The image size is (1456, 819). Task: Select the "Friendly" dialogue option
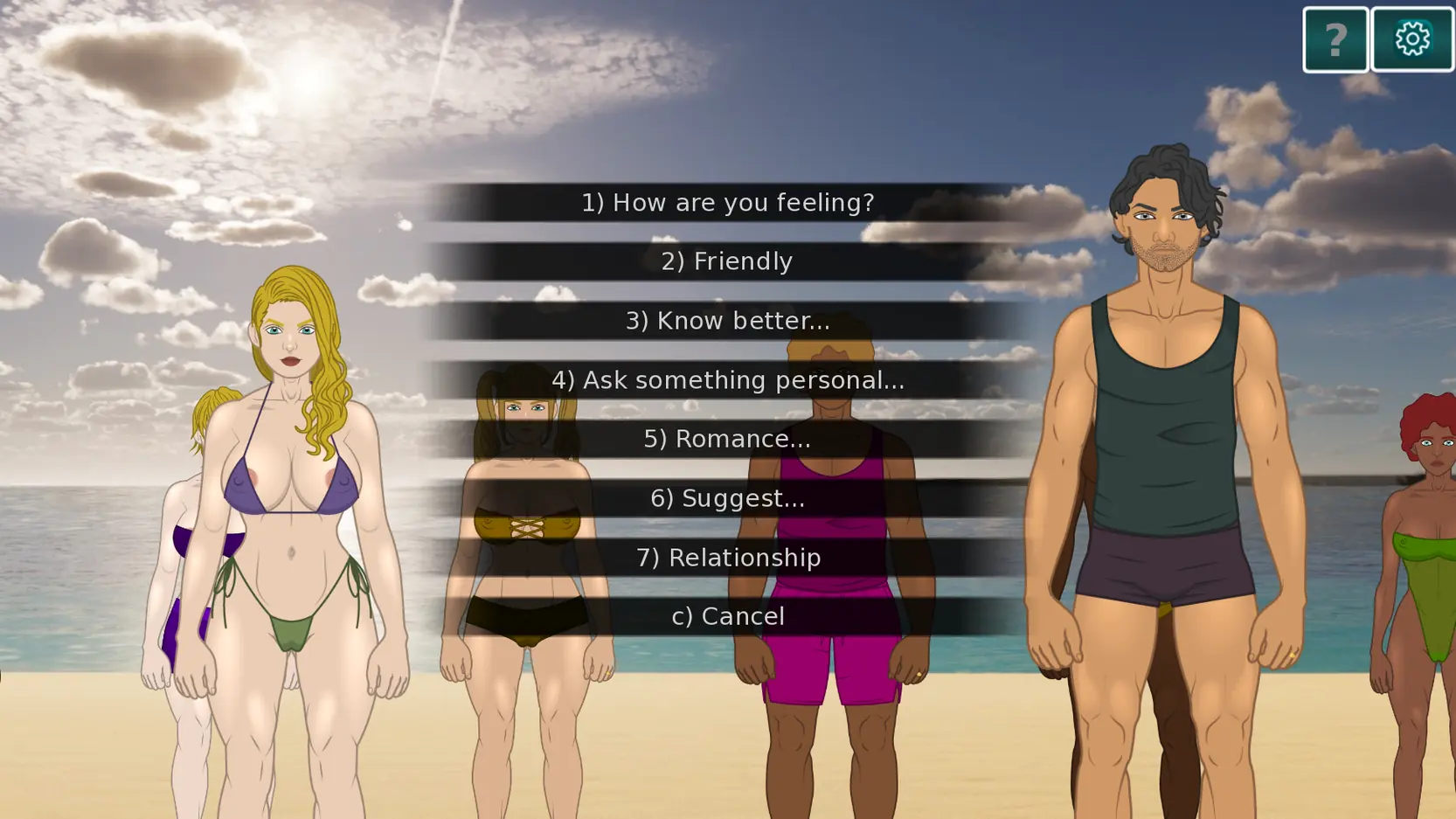727,261
